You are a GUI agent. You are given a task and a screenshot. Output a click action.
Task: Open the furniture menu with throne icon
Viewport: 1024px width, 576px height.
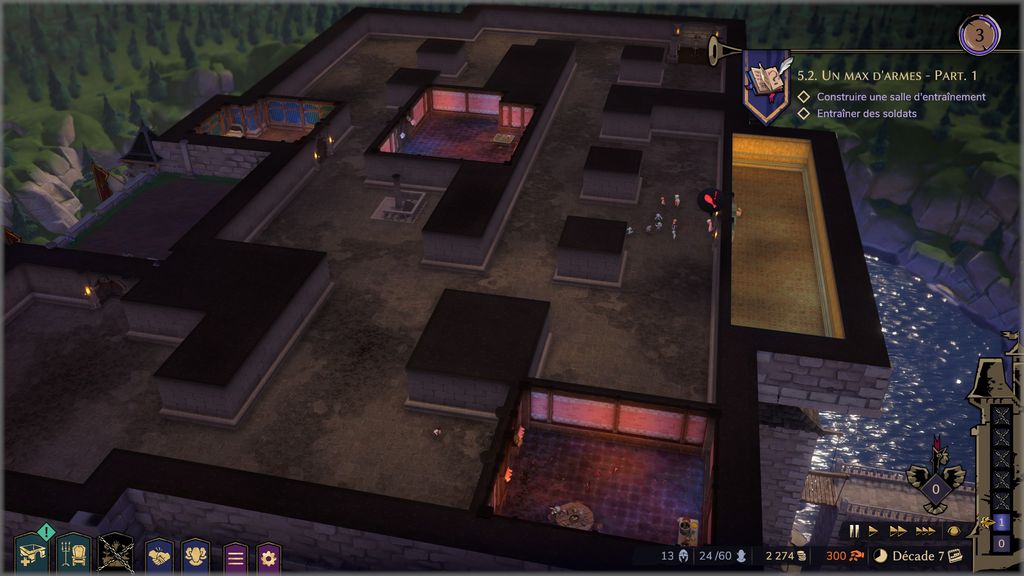[x=74, y=553]
